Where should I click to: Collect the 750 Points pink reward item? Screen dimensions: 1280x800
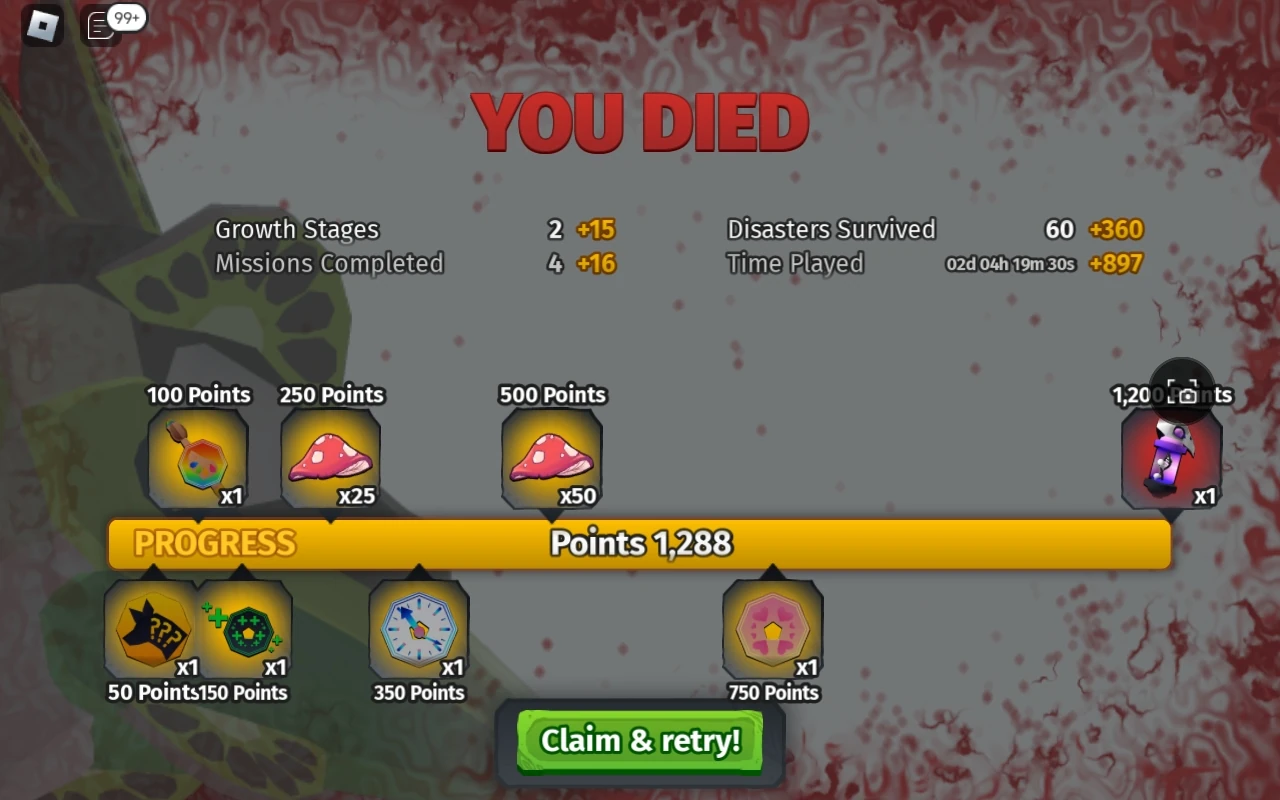click(x=771, y=630)
